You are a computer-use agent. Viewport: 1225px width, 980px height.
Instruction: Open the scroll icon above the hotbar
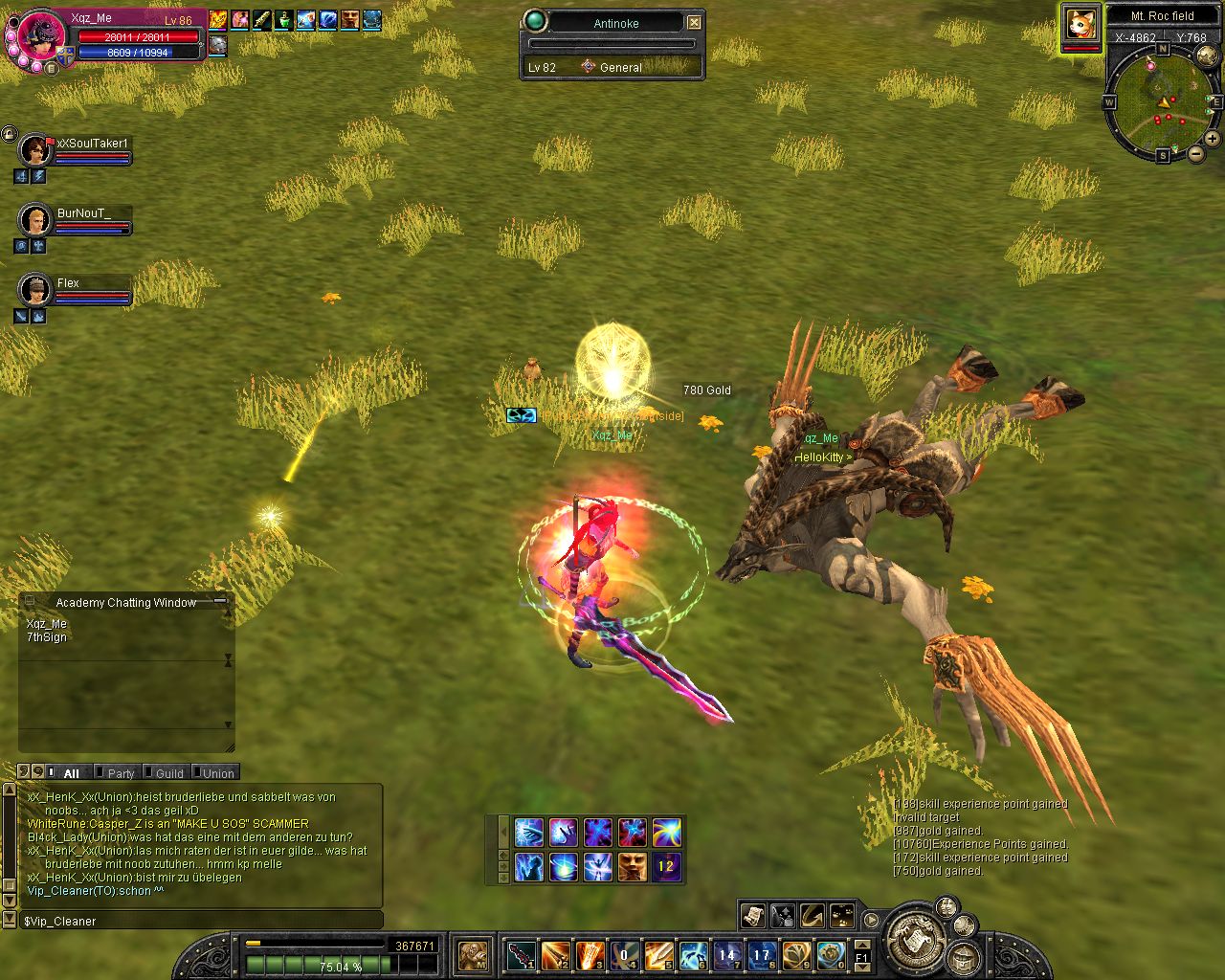tap(753, 916)
